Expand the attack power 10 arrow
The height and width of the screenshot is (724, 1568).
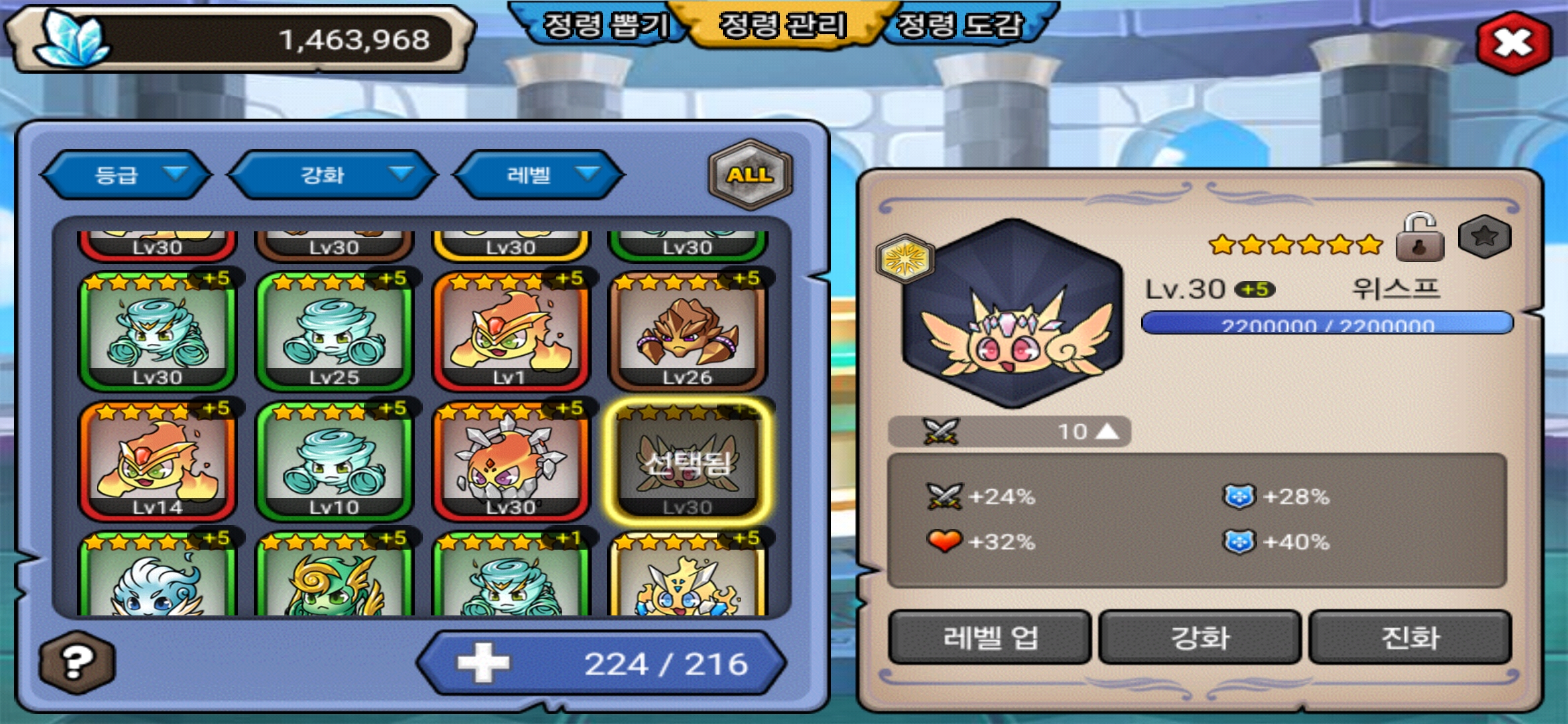click(1107, 432)
